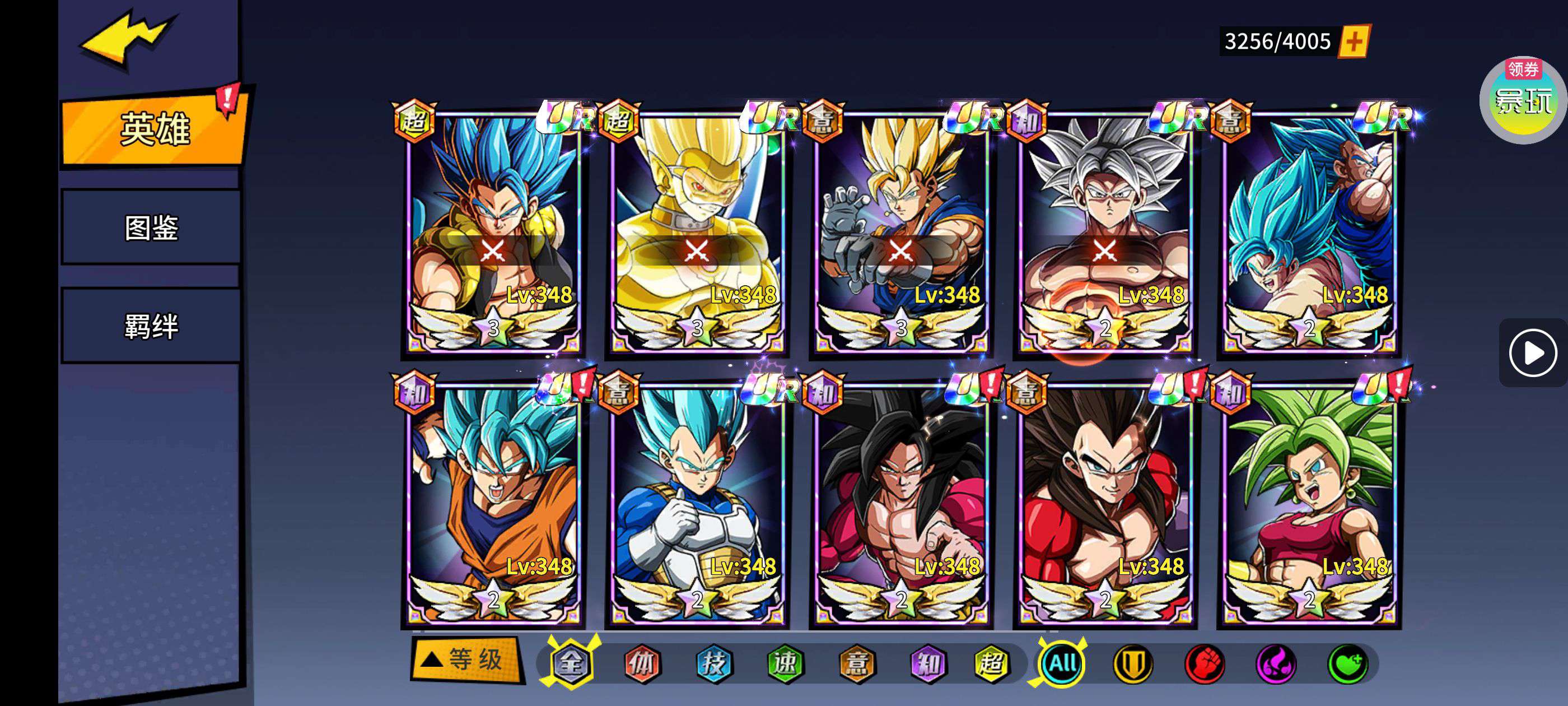Choose the Golden Frieza hero card
The height and width of the screenshot is (706, 1568).
[697, 231]
